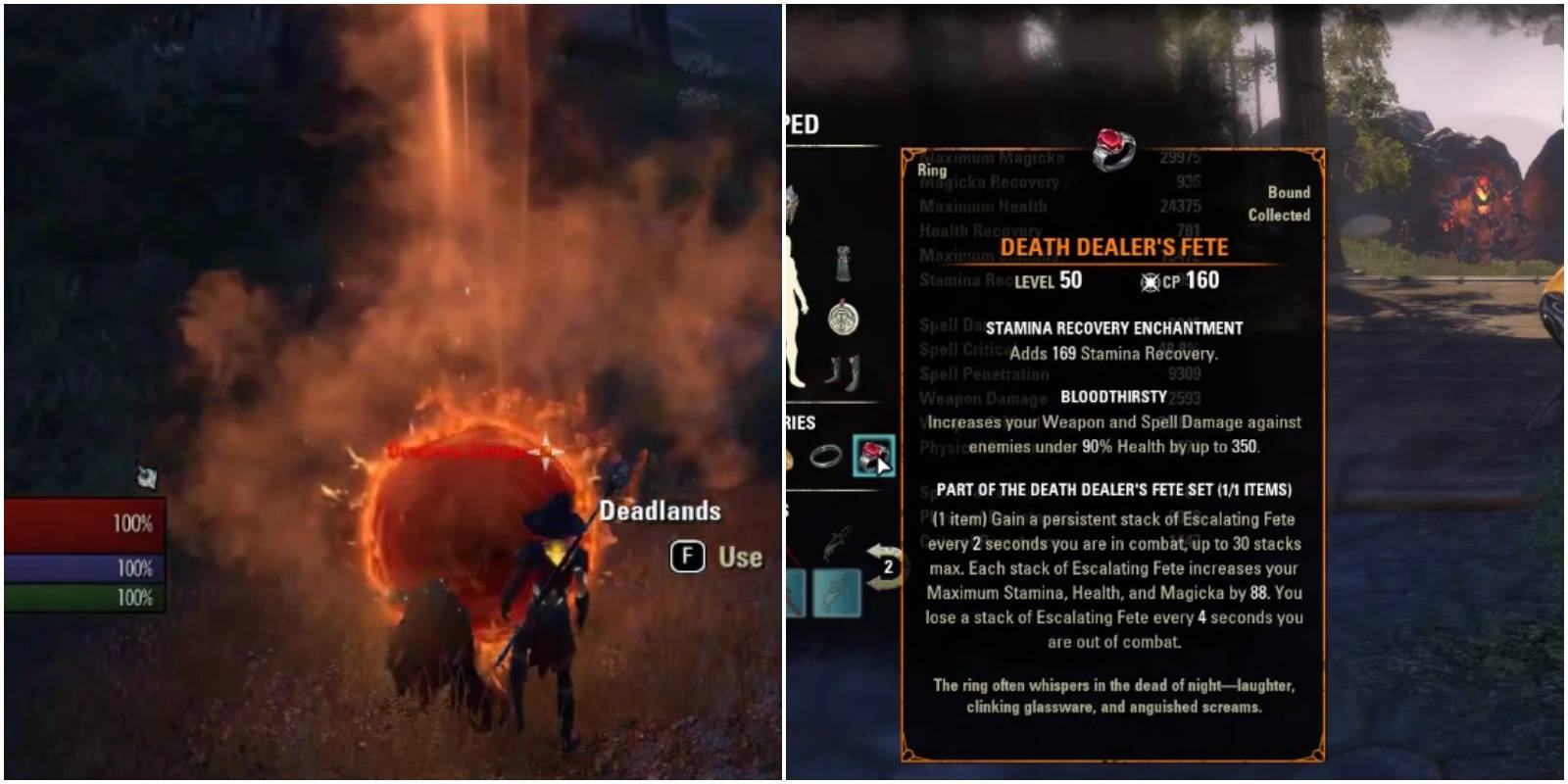1568x784 pixels.
Task: Click the medallion necklace equipment slot
Action: coord(841,316)
